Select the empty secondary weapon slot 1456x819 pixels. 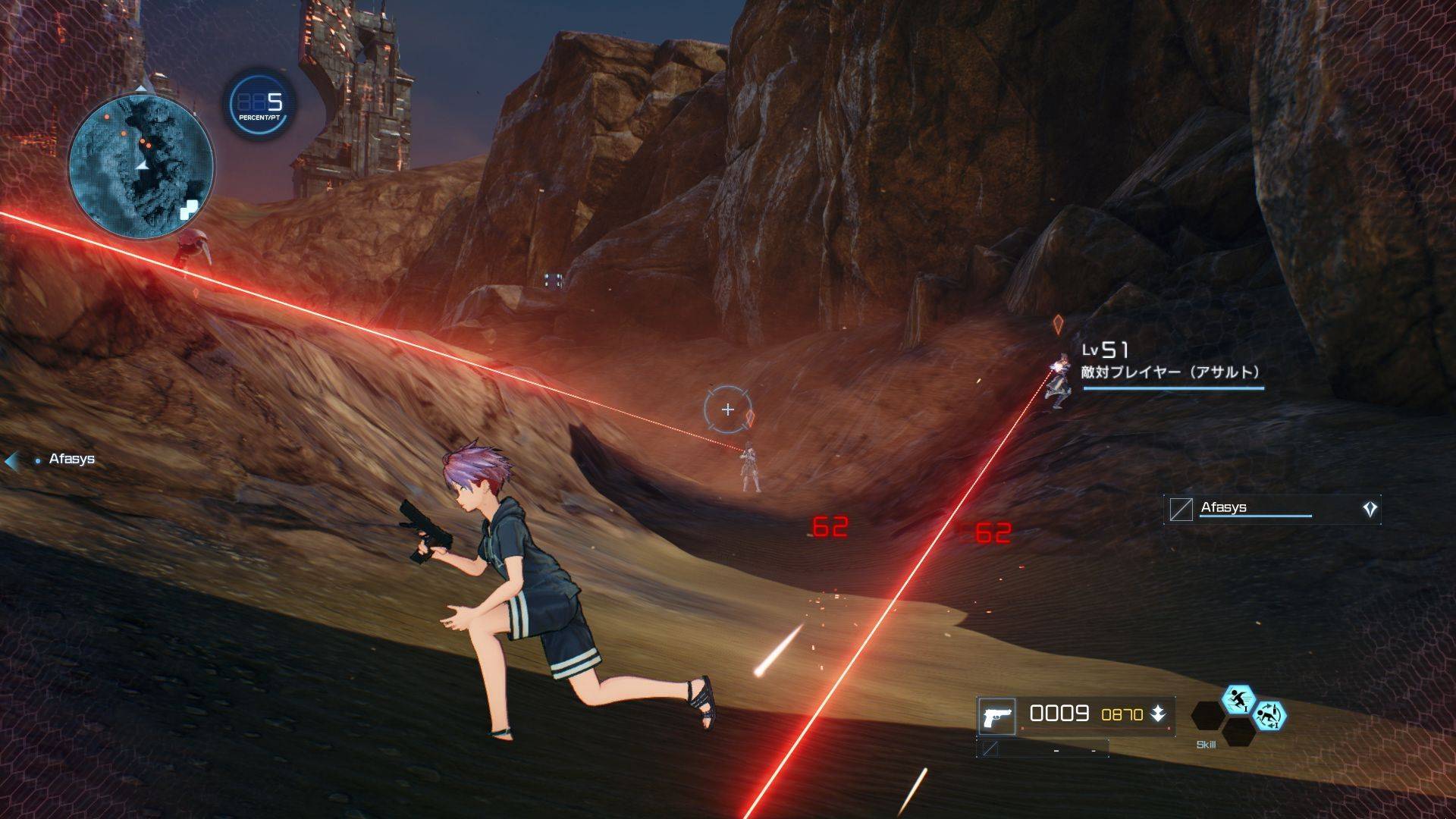click(x=1042, y=749)
